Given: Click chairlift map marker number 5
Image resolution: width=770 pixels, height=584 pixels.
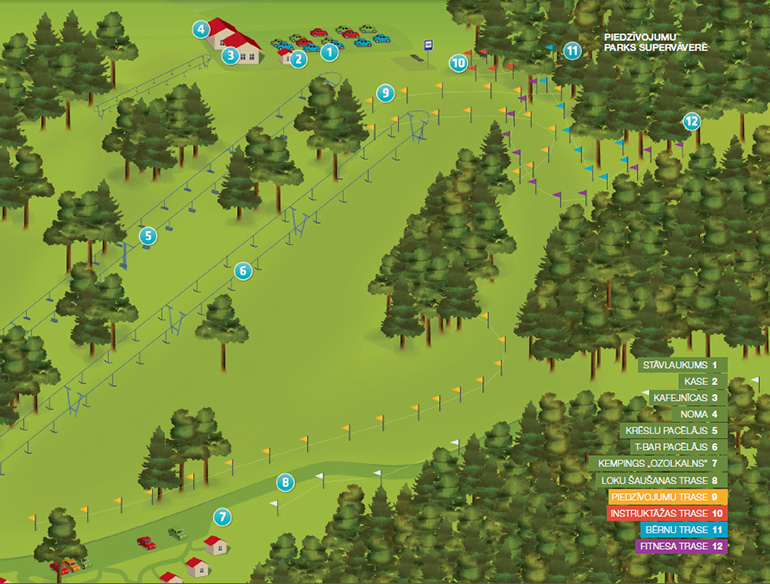Looking at the screenshot, I should coord(148,236).
